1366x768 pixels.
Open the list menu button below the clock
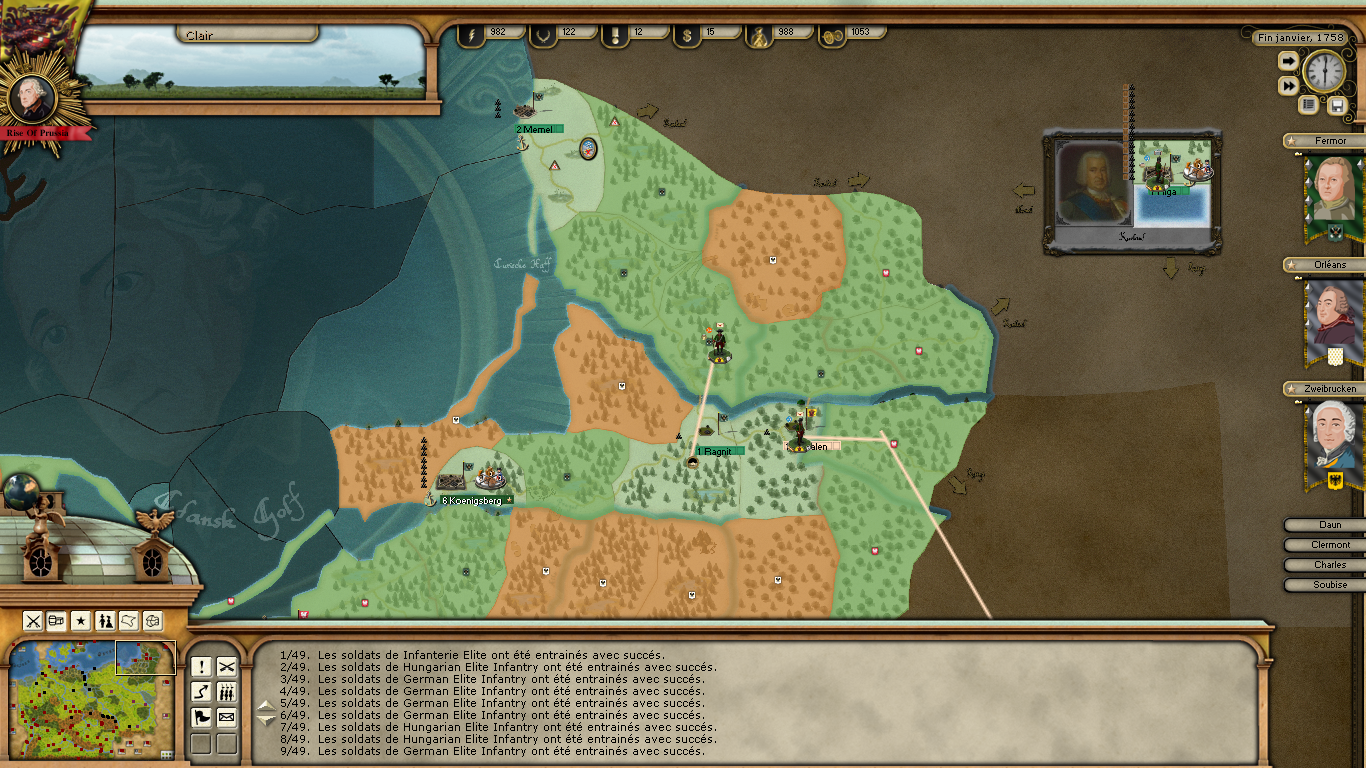pyautogui.click(x=1308, y=105)
